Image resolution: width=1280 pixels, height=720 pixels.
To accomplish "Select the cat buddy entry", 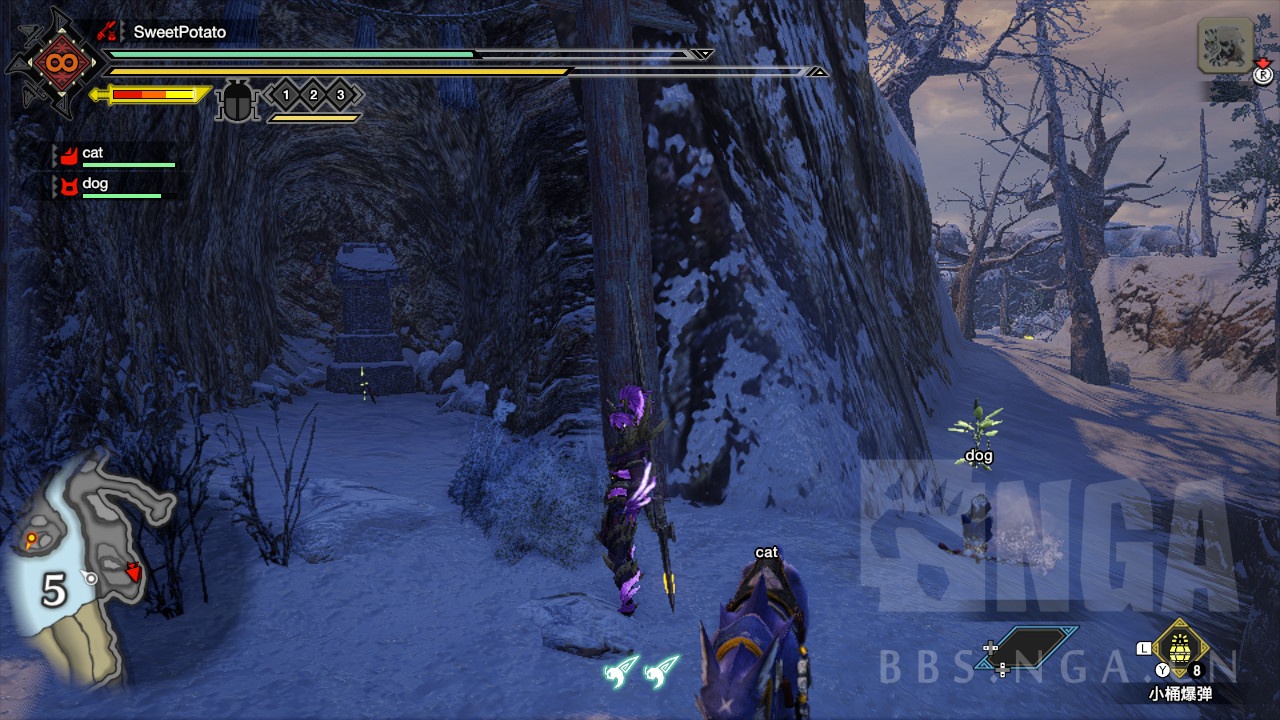I will pyautogui.click(x=93, y=153).
